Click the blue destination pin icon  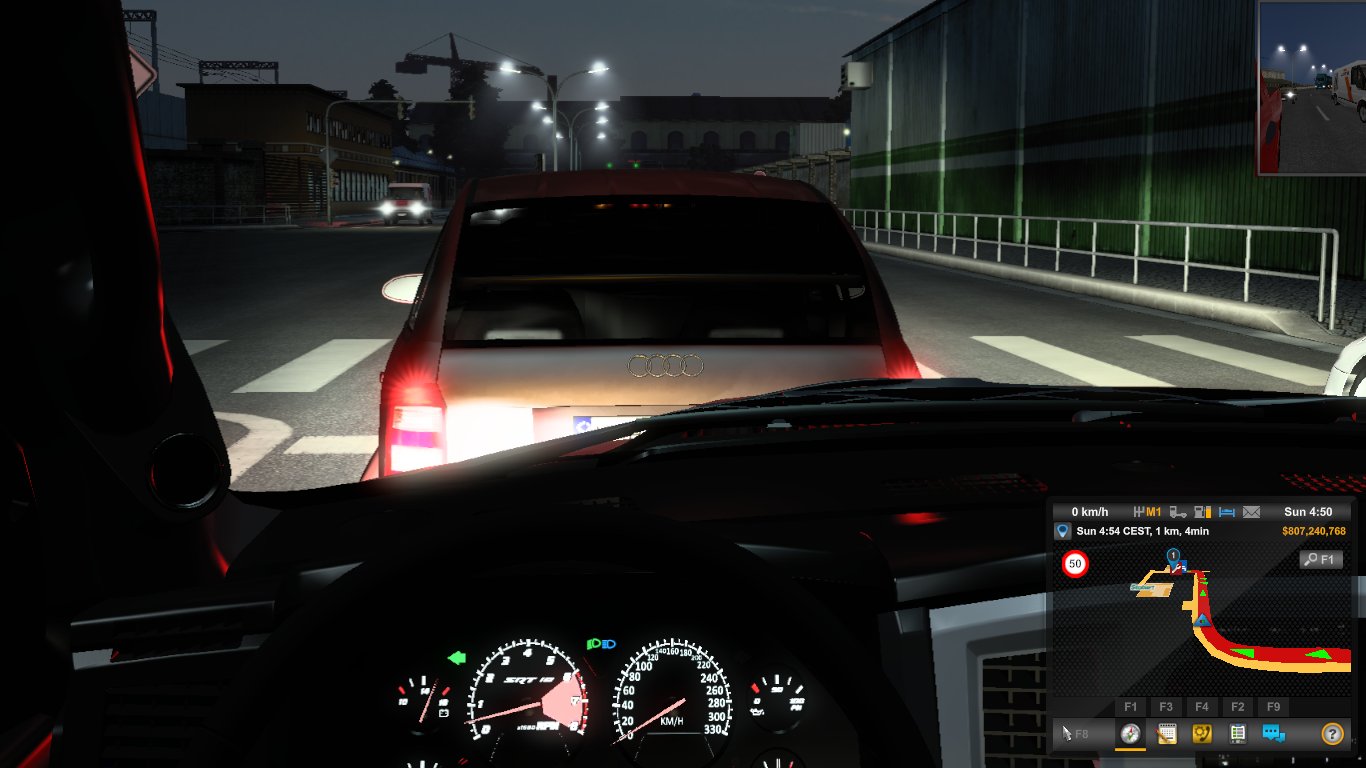1063,531
